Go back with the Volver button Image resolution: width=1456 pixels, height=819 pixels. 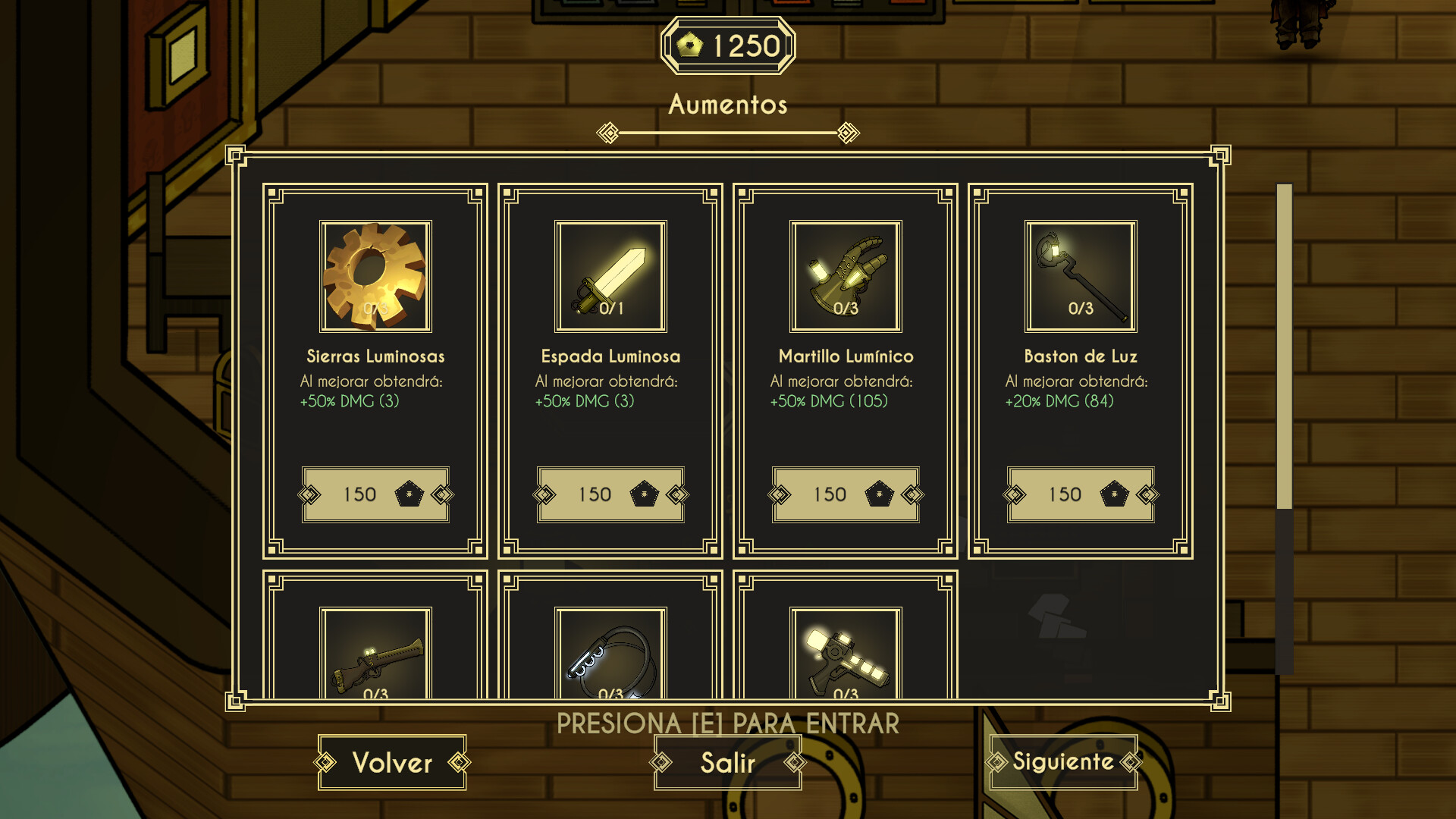[392, 762]
